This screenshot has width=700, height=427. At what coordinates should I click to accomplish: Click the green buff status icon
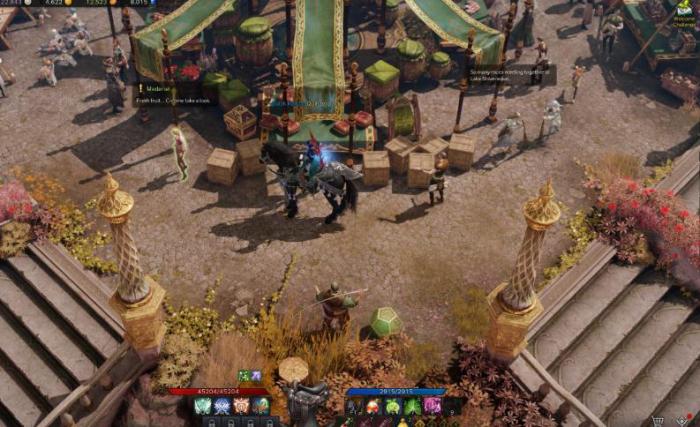244,376
